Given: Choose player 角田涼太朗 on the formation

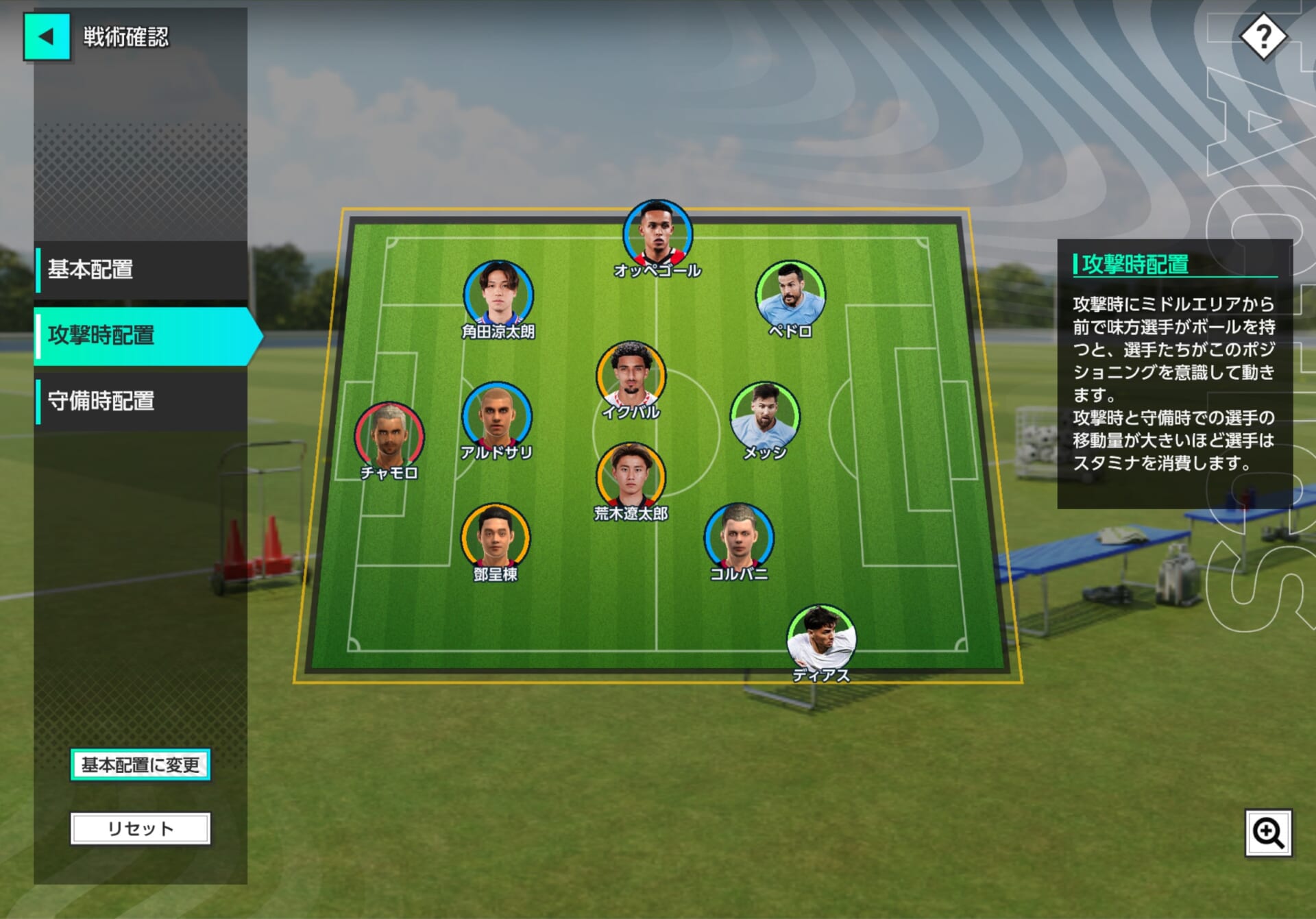Looking at the screenshot, I should pos(498,295).
